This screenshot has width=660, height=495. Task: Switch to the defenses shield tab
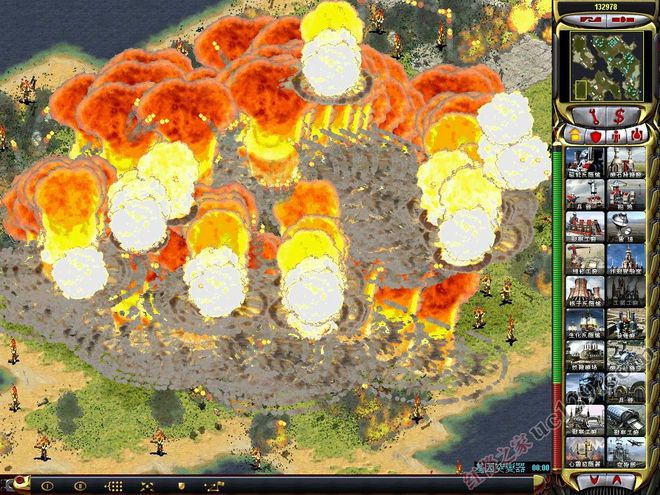(x=596, y=134)
